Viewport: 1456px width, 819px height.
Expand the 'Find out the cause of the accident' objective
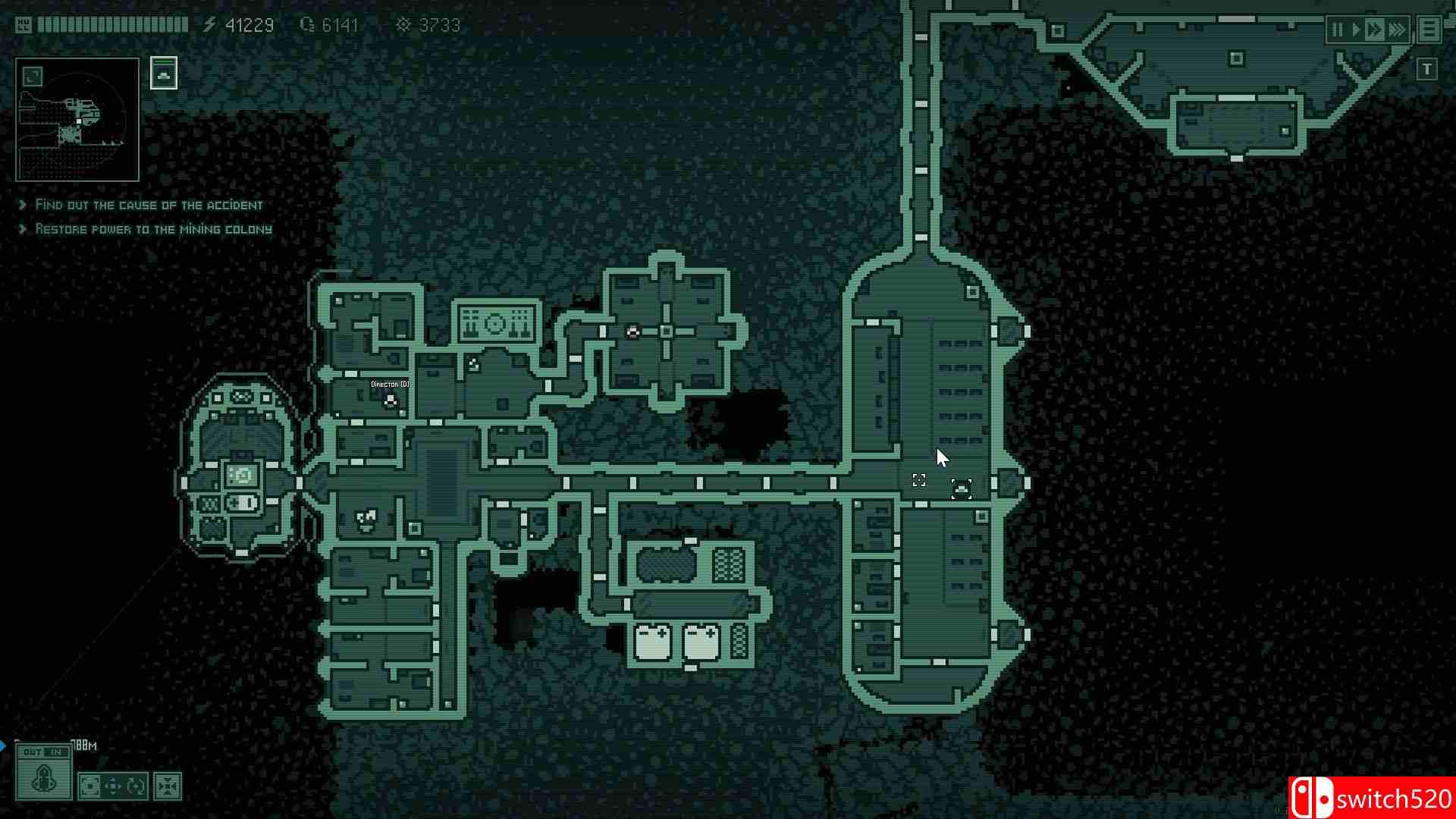click(149, 205)
